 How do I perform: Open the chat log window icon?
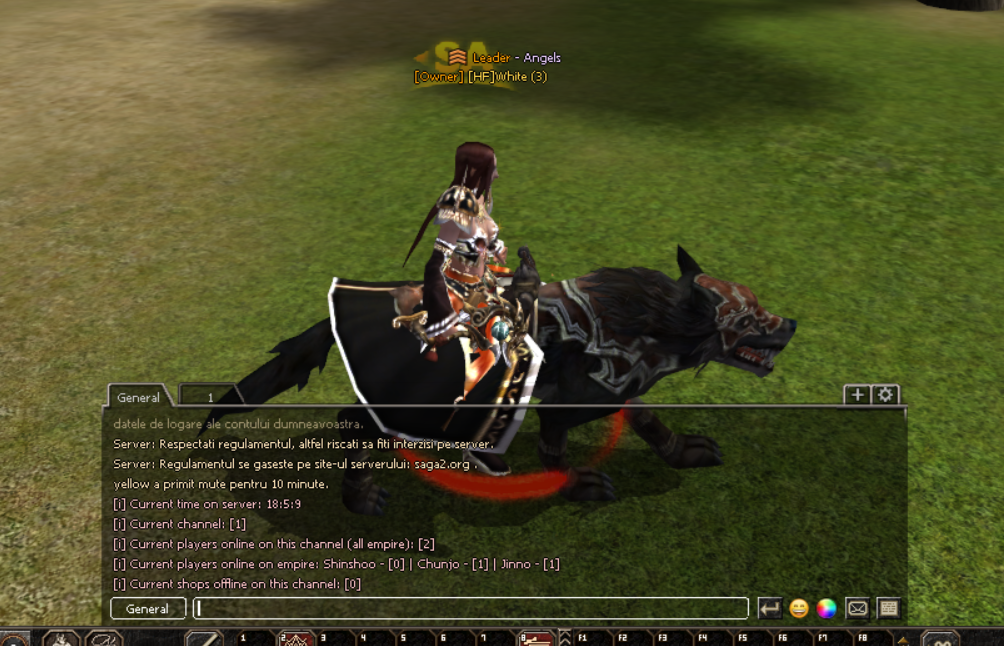(x=888, y=608)
